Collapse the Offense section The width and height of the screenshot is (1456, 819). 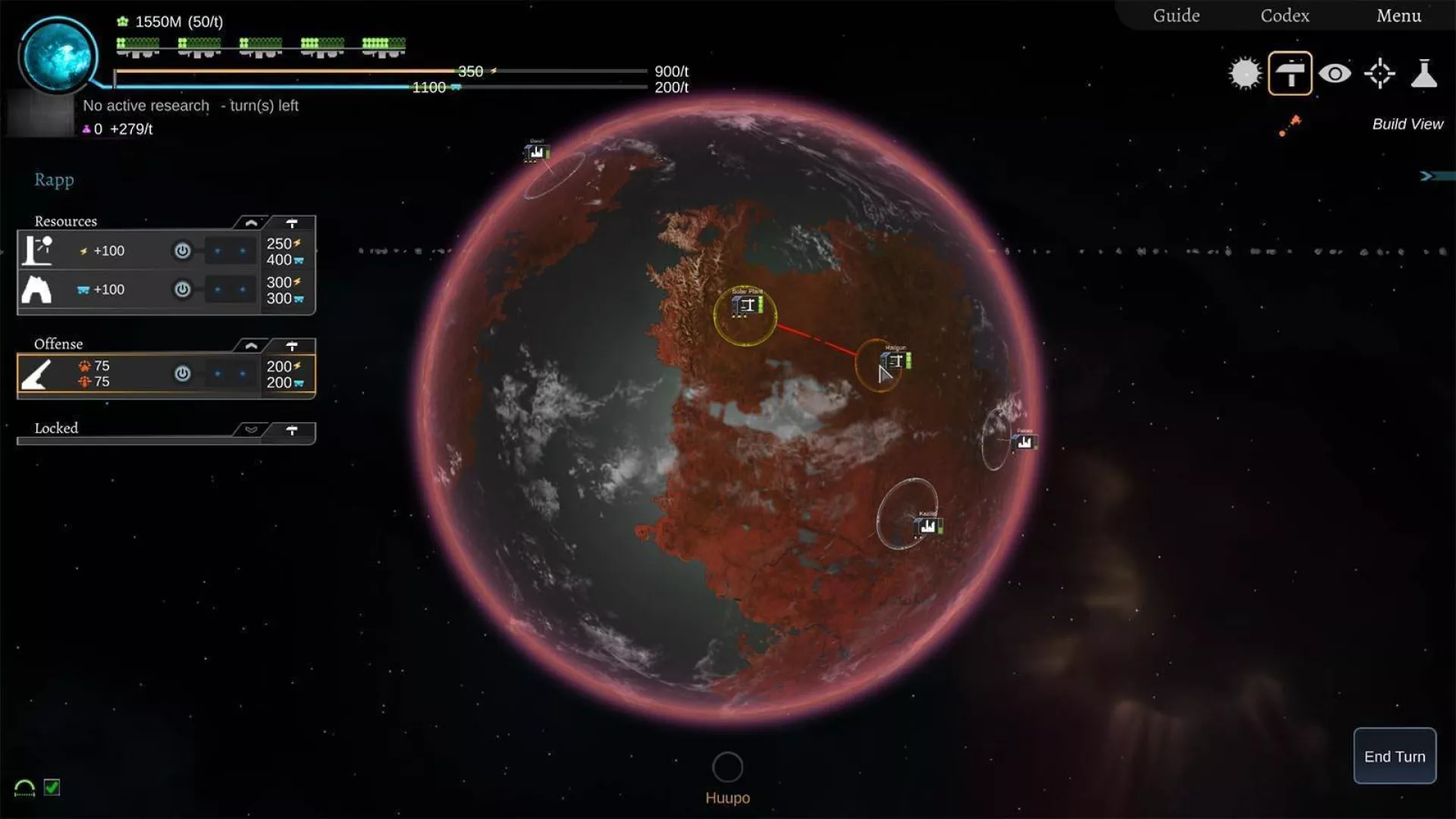click(x=251, y=346)
